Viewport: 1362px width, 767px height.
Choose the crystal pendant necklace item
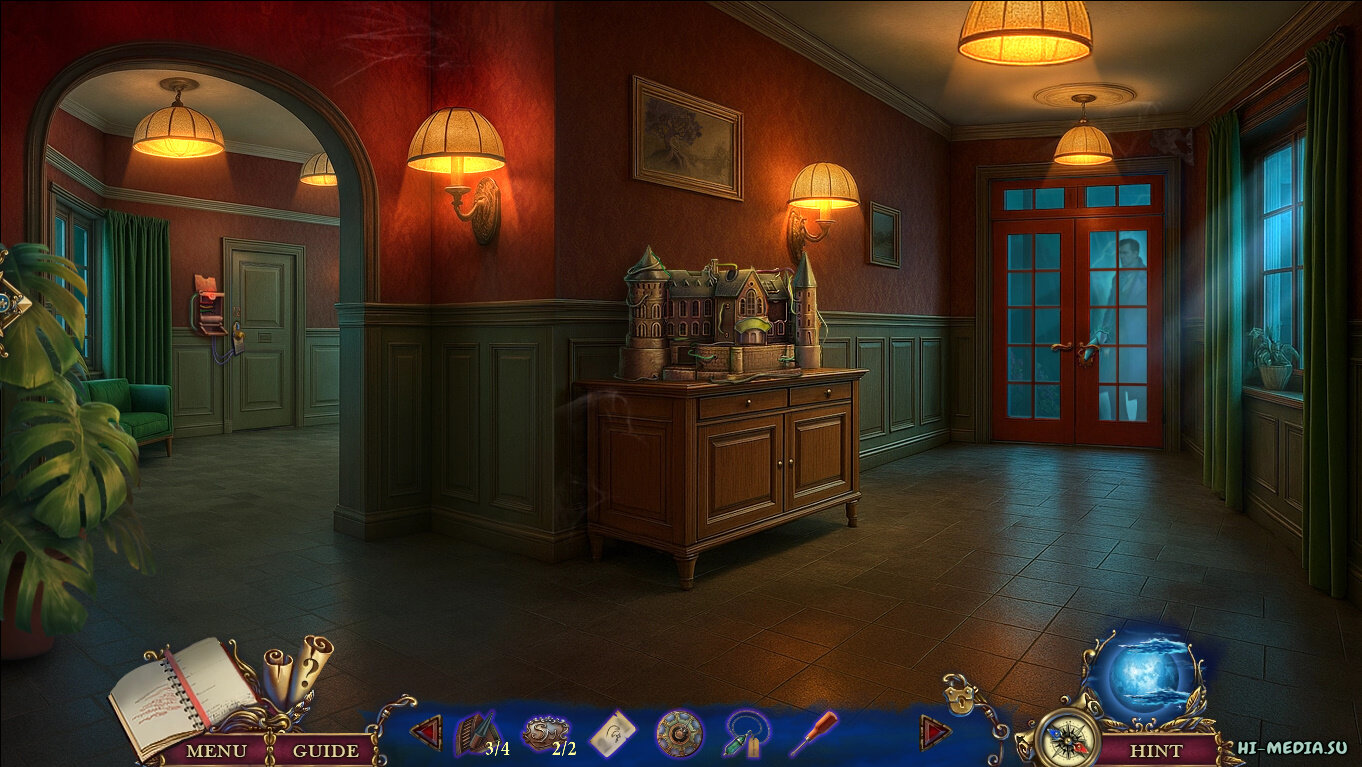[x=746, y=734]
